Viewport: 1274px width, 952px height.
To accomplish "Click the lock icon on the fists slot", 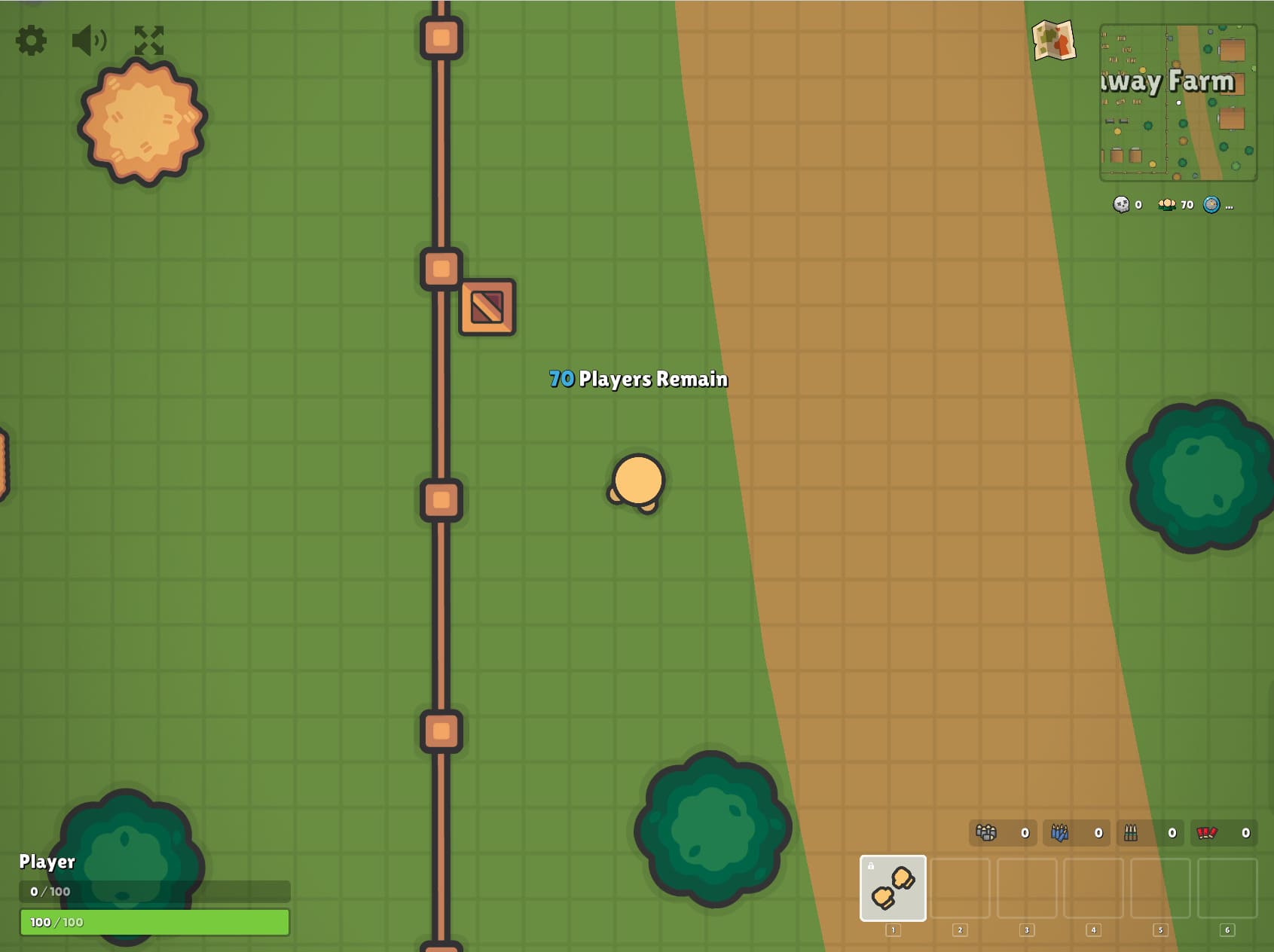I will pyautogui.click(x=872, y=866).
